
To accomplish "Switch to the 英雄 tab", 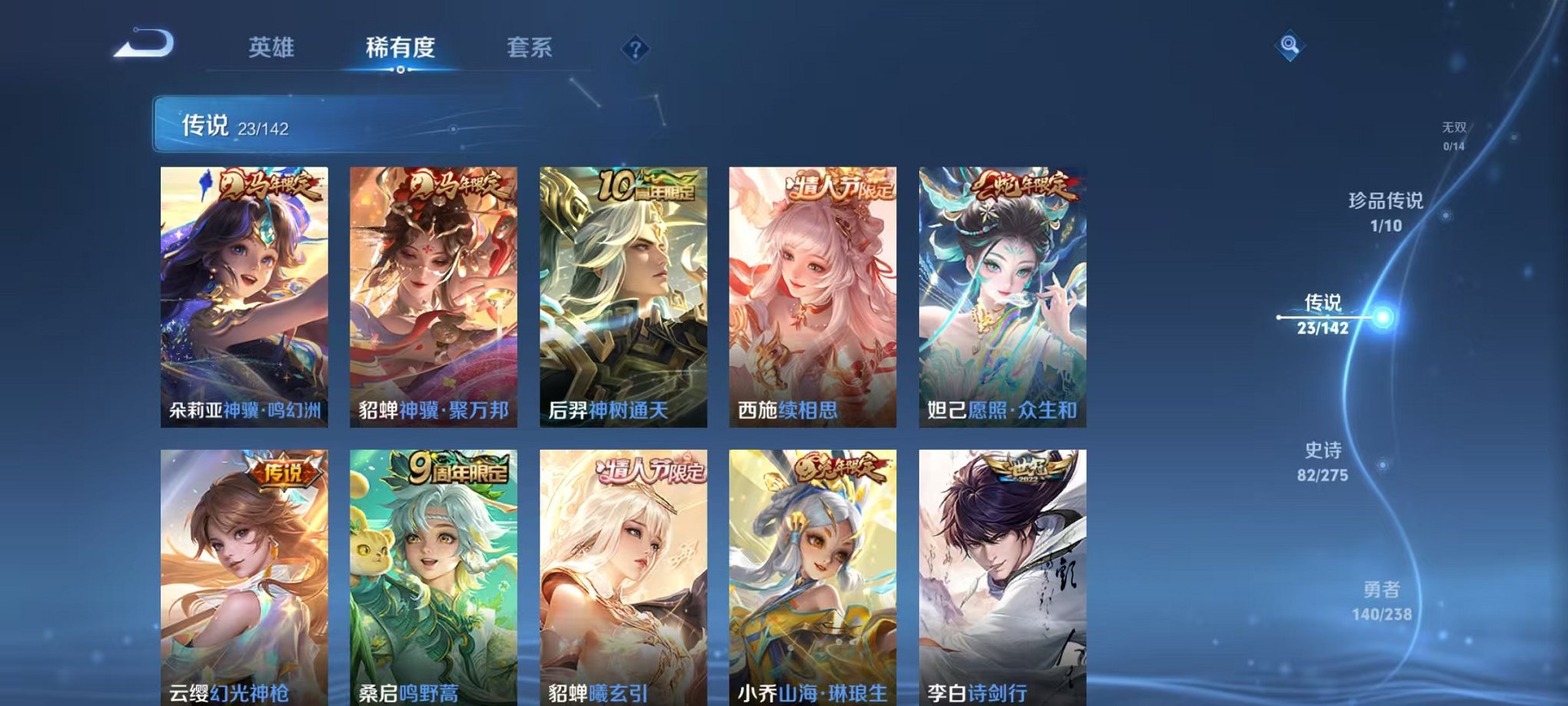I will pyautogui.click(x=274, y=46).
